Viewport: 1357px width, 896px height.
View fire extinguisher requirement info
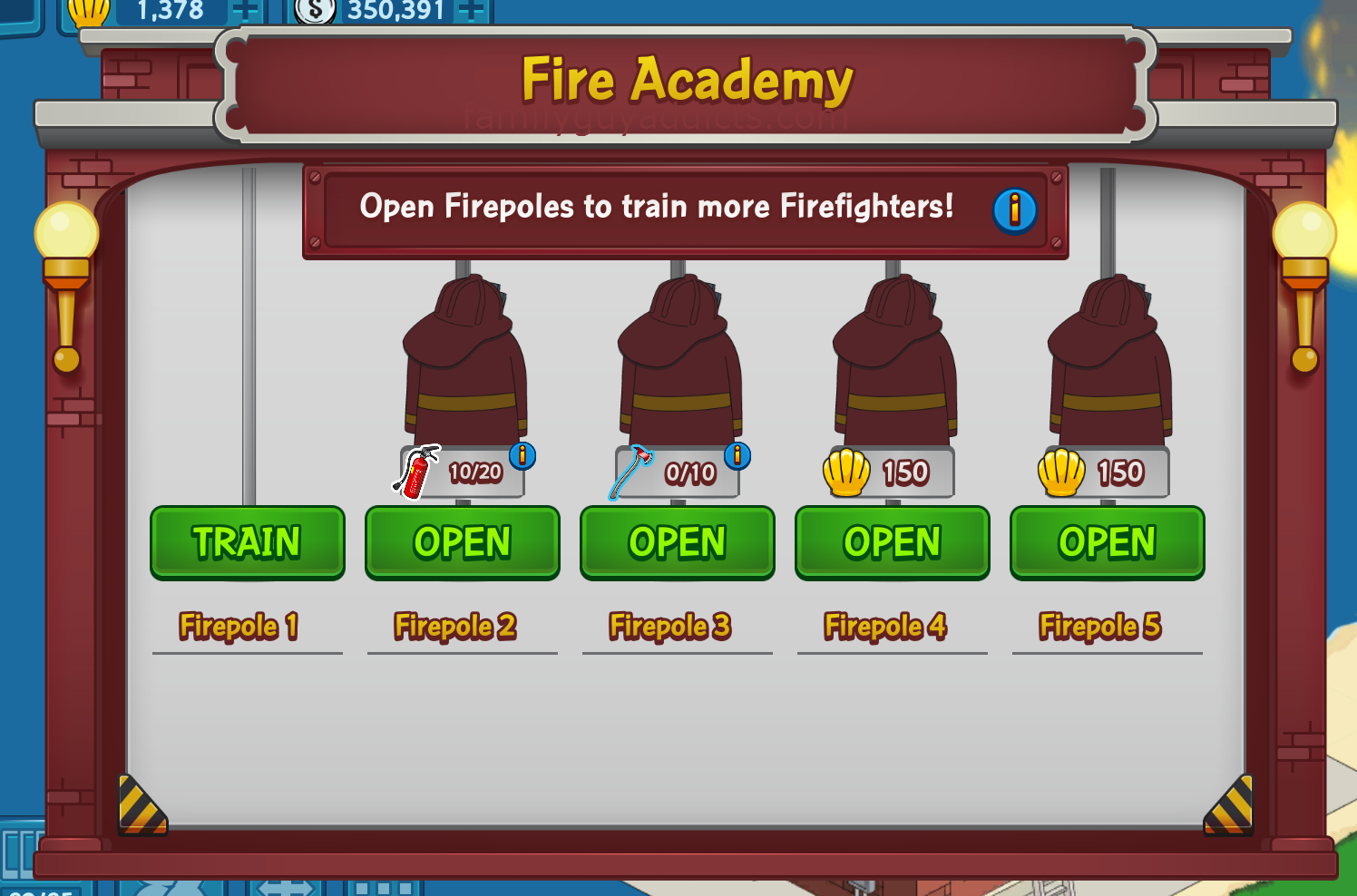(522, 455)
